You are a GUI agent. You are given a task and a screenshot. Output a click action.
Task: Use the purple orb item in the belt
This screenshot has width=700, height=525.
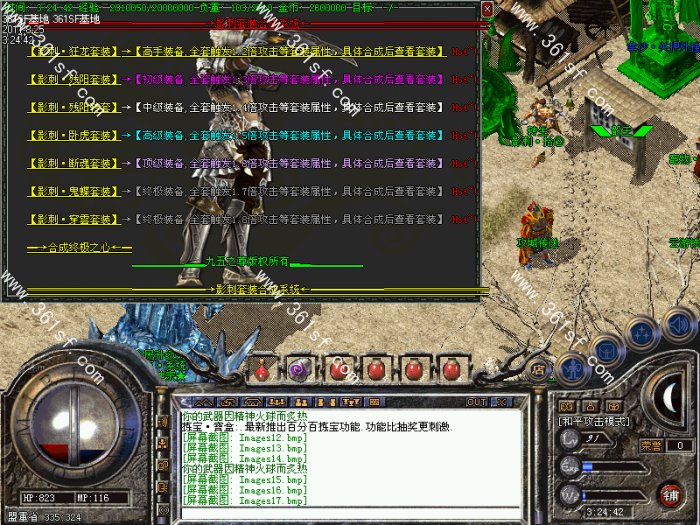pos(299,369)
